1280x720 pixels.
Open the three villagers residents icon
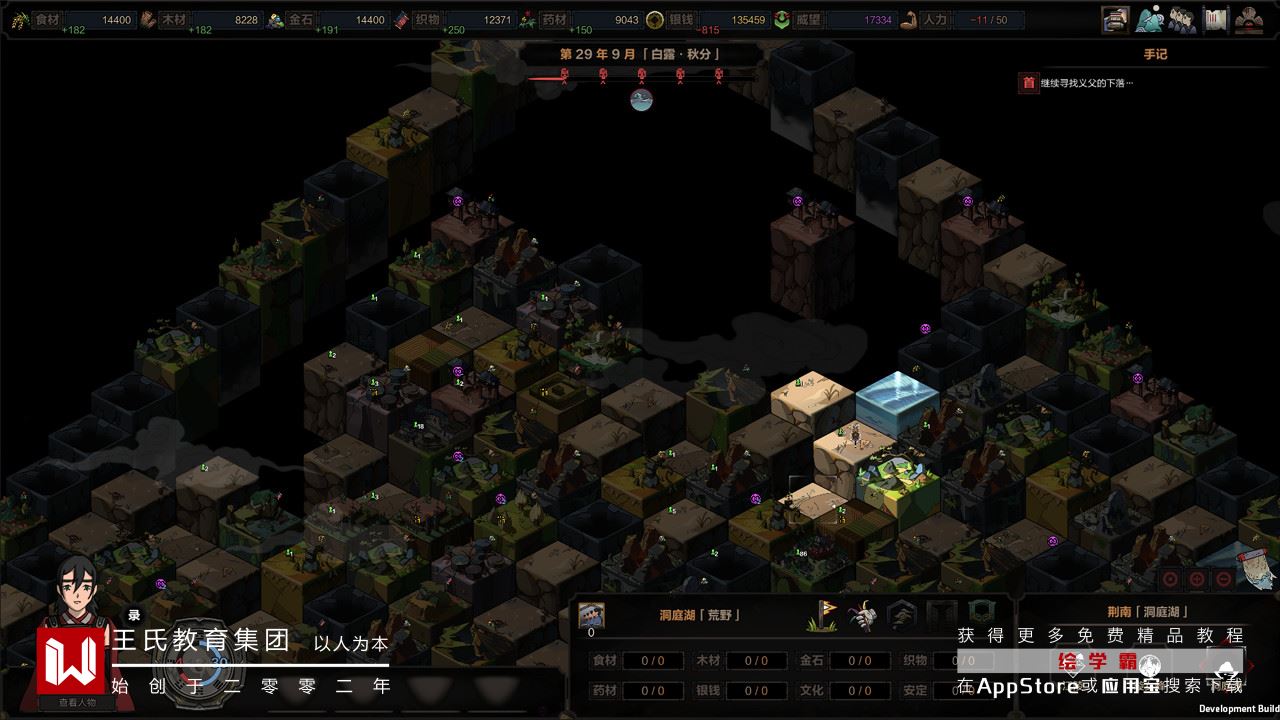[1182, 19]
